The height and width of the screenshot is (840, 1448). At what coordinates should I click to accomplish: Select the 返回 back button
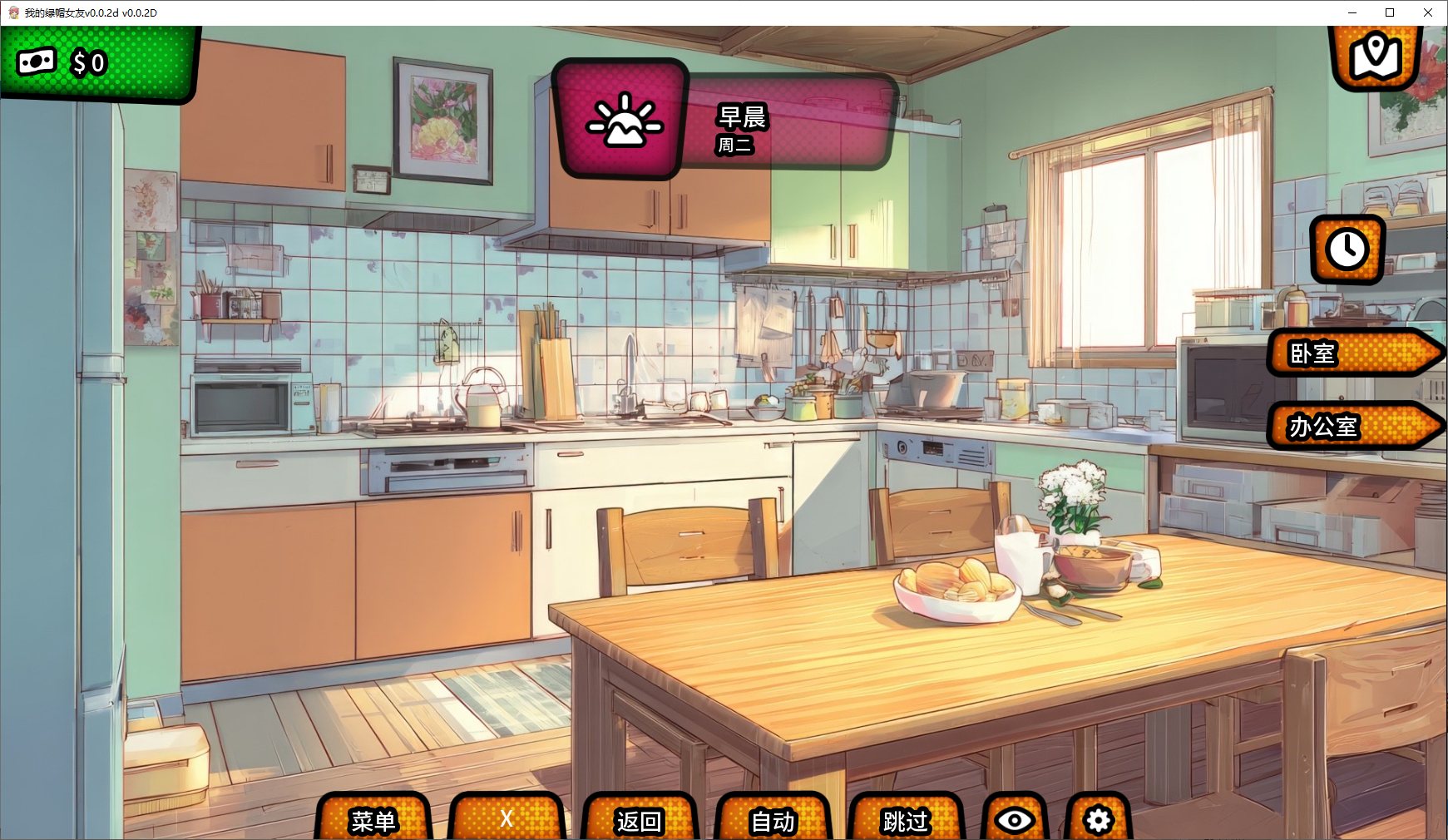tap(639, 820)
